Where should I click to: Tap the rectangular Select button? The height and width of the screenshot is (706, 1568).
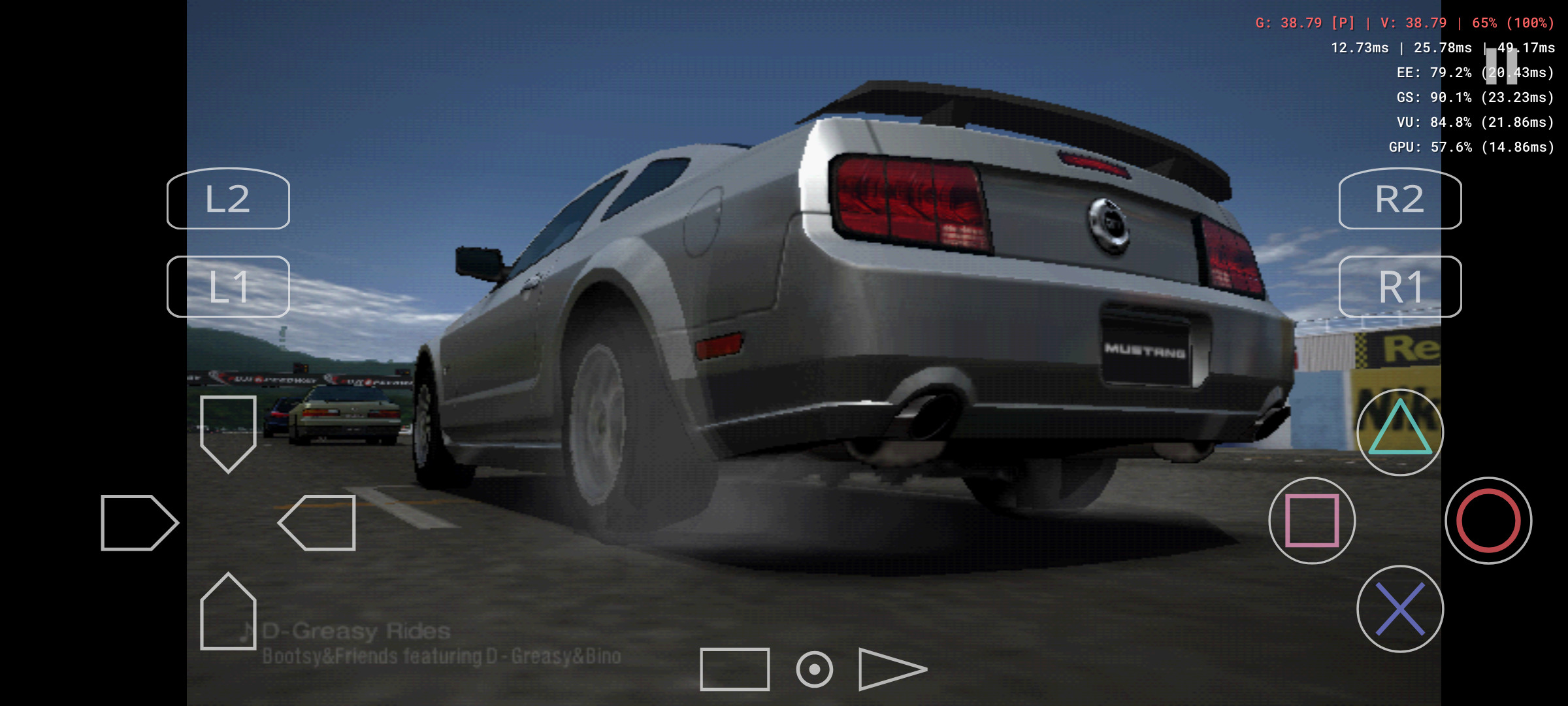tap(734, 669)
